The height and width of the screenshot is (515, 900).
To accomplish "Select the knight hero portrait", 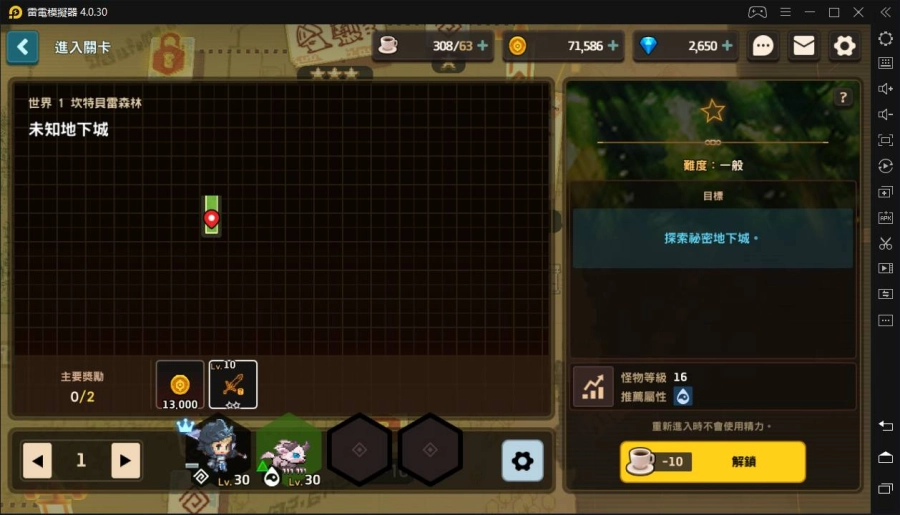I will point(218,451).
